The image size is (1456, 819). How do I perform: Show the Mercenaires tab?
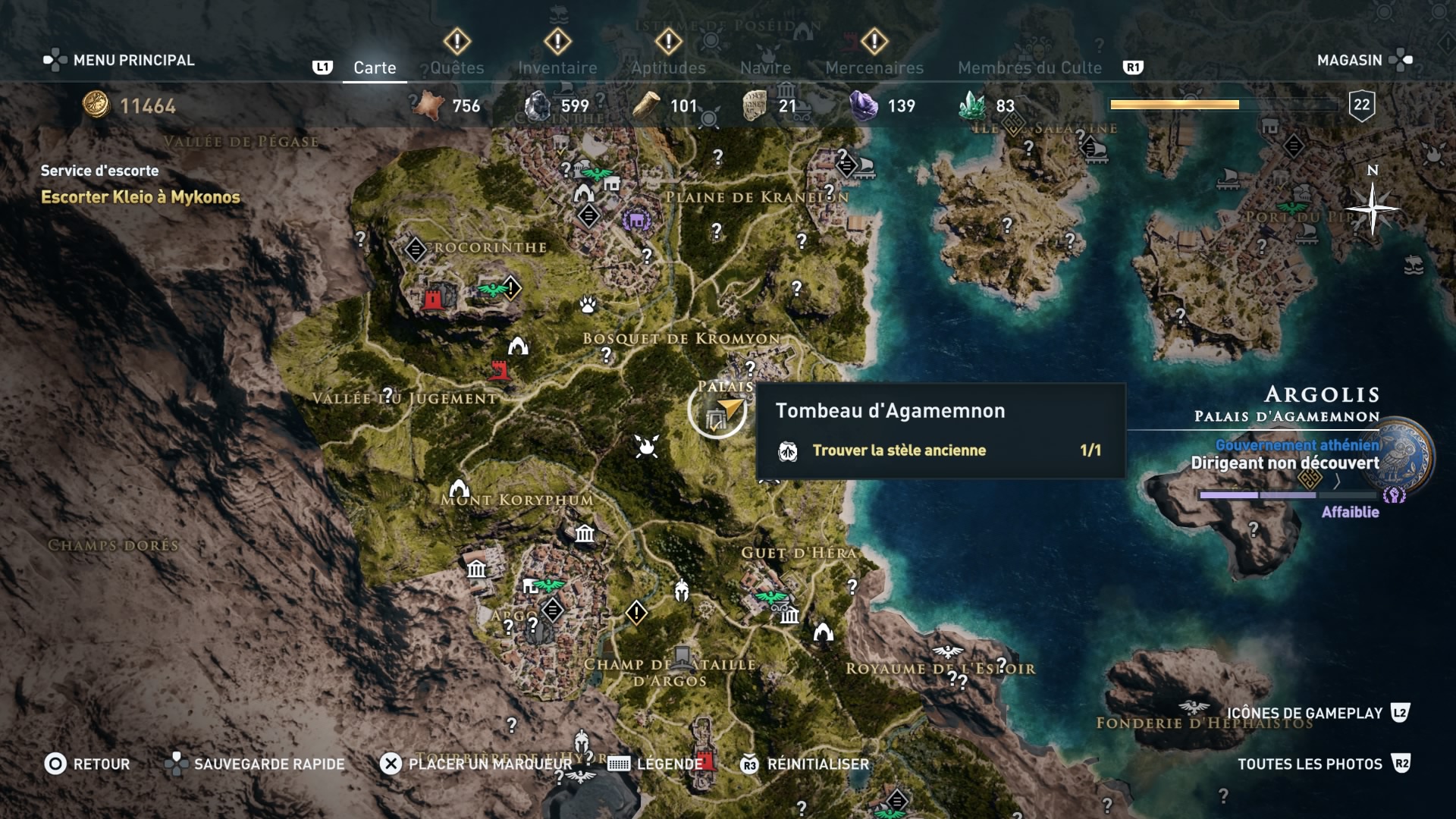click(x=874, y=67)
